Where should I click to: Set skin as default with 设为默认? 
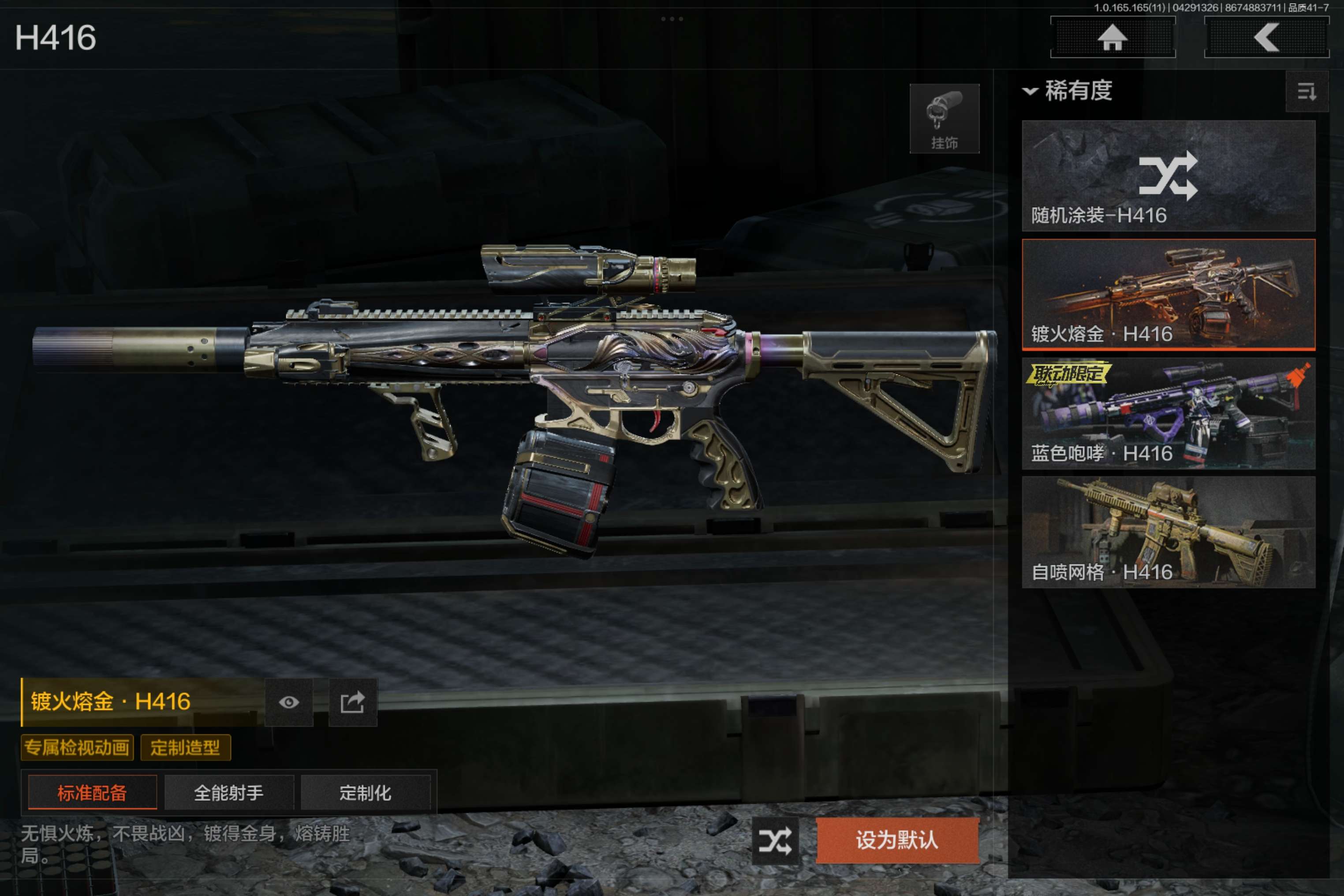(x=897, y=840)
